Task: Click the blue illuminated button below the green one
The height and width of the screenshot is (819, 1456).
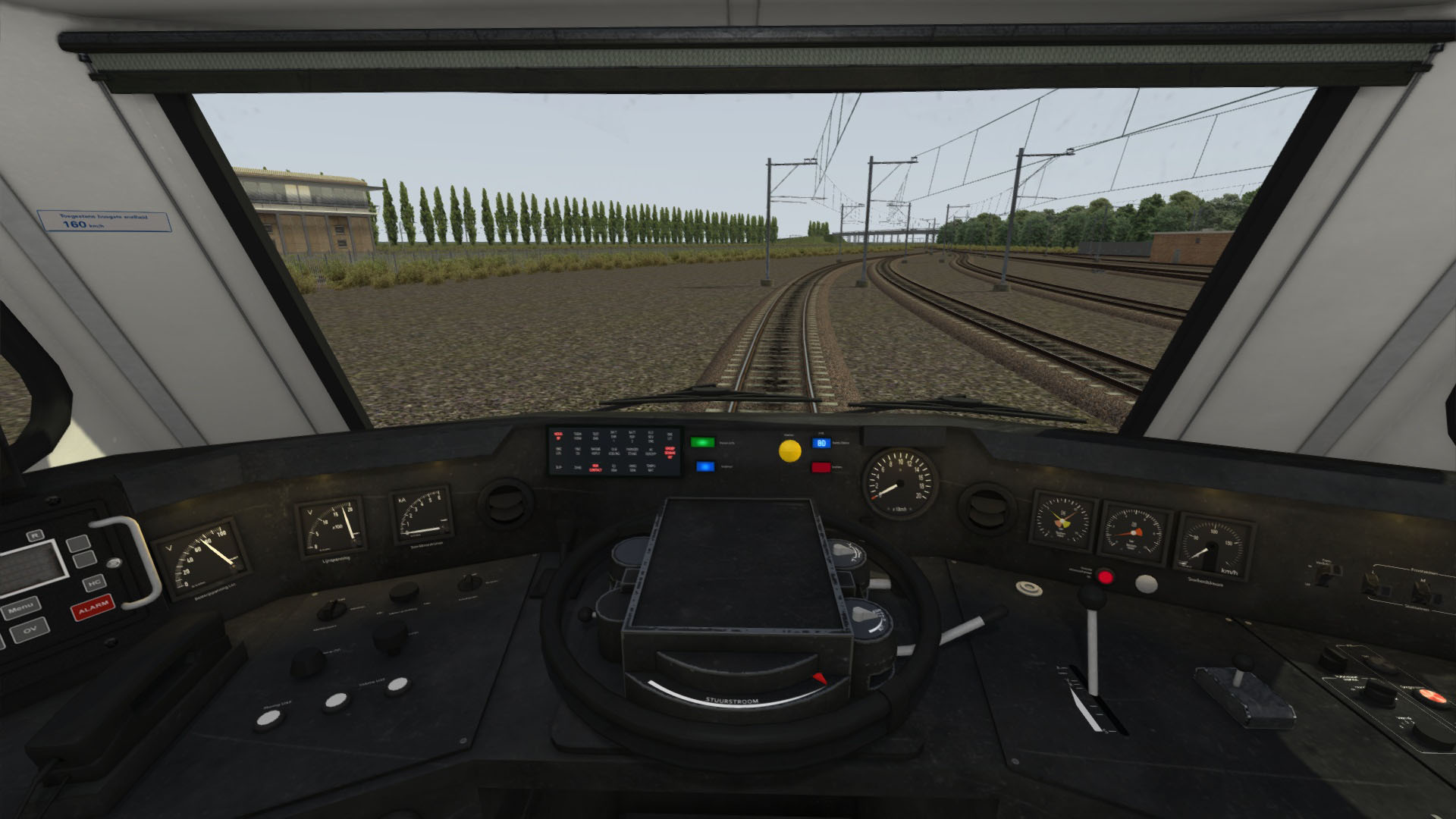Action: pos(705,467)
